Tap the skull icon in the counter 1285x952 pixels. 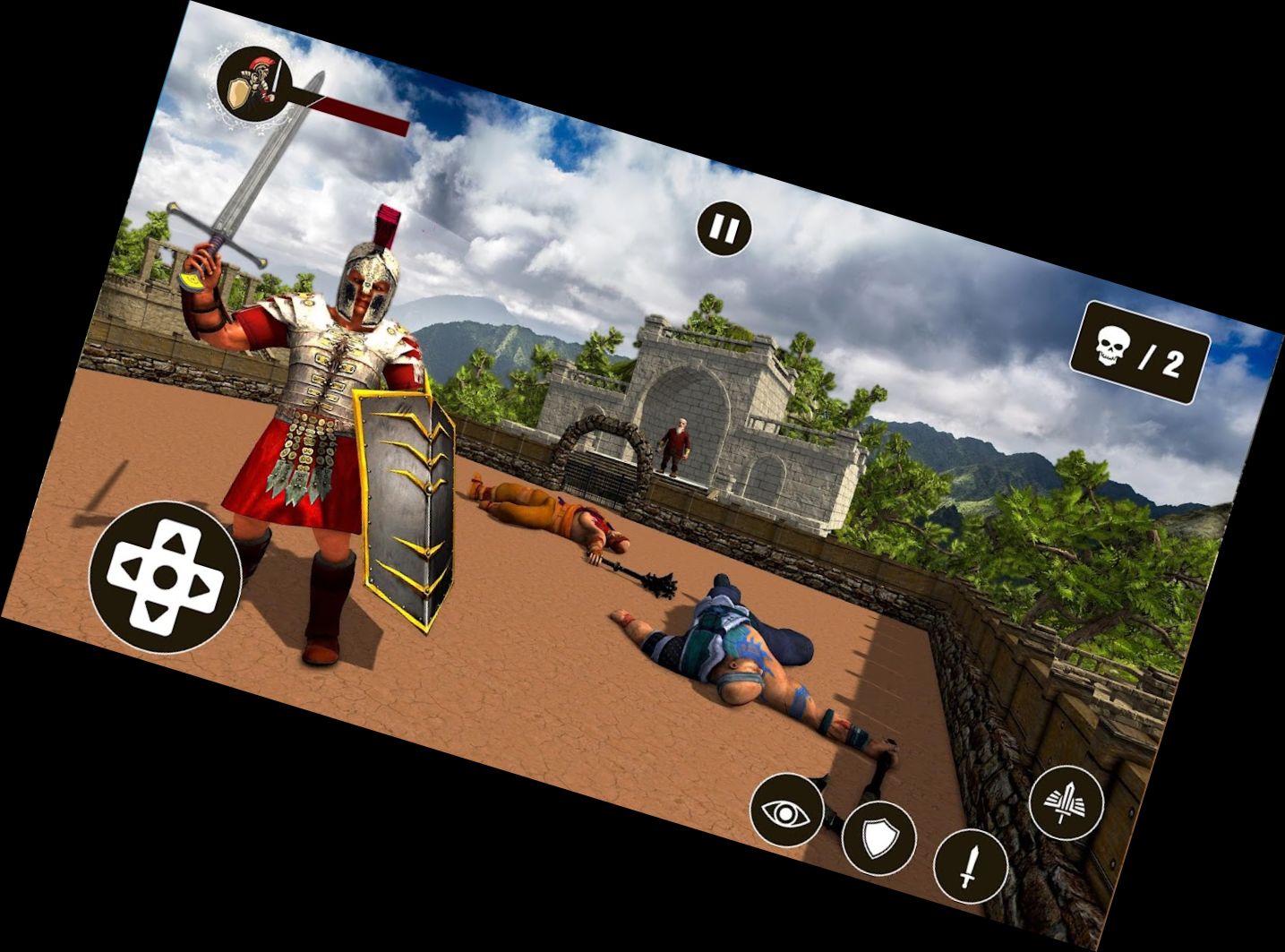[1112, 345]
